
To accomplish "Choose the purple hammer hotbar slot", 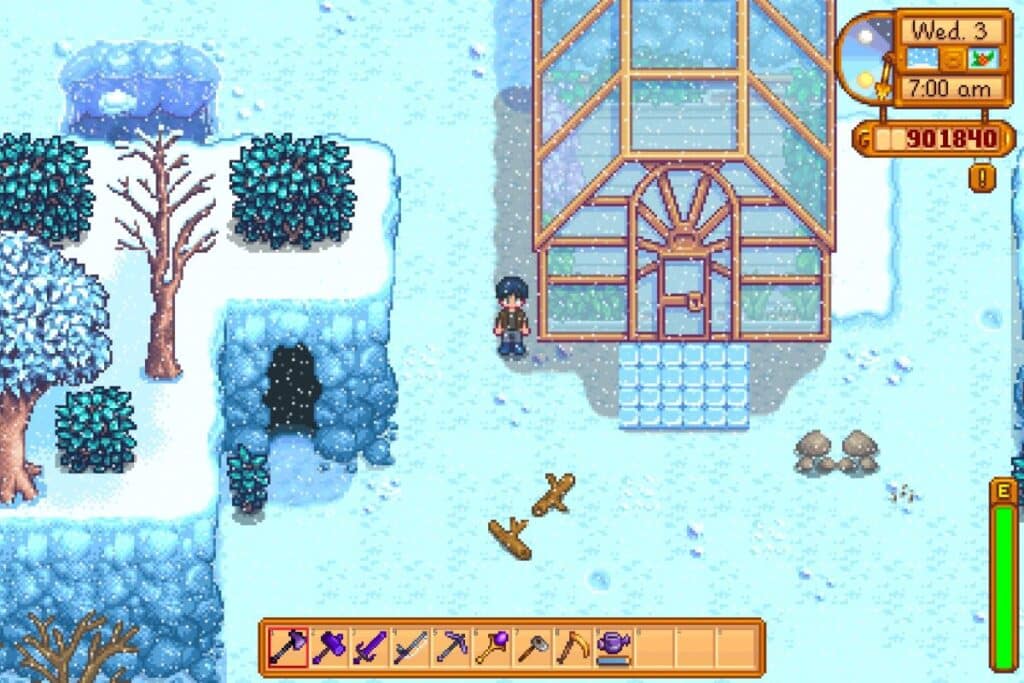I will coord(328,647).
